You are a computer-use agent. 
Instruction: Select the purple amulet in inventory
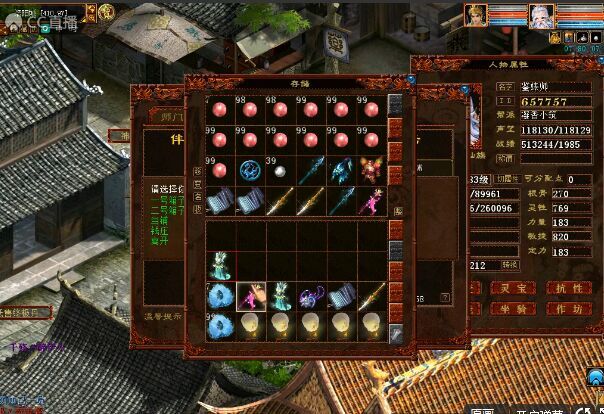(310, 296)
